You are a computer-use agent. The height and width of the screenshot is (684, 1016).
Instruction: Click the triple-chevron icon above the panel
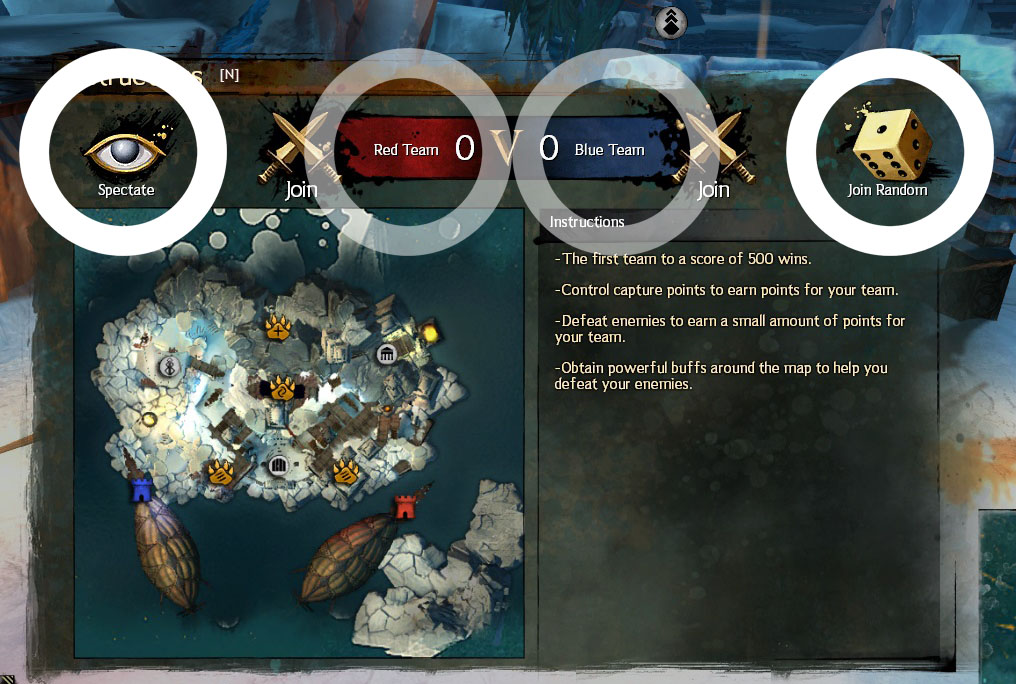click(671, 22)
